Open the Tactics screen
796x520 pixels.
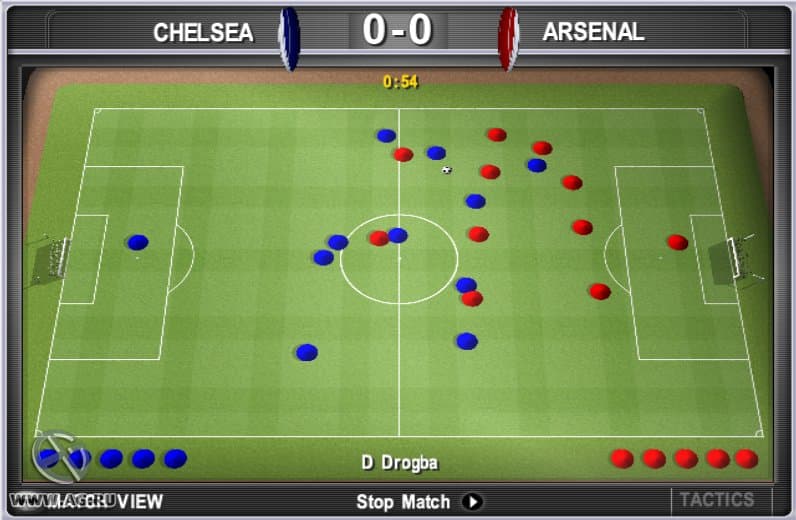click(x=716, y=499)
